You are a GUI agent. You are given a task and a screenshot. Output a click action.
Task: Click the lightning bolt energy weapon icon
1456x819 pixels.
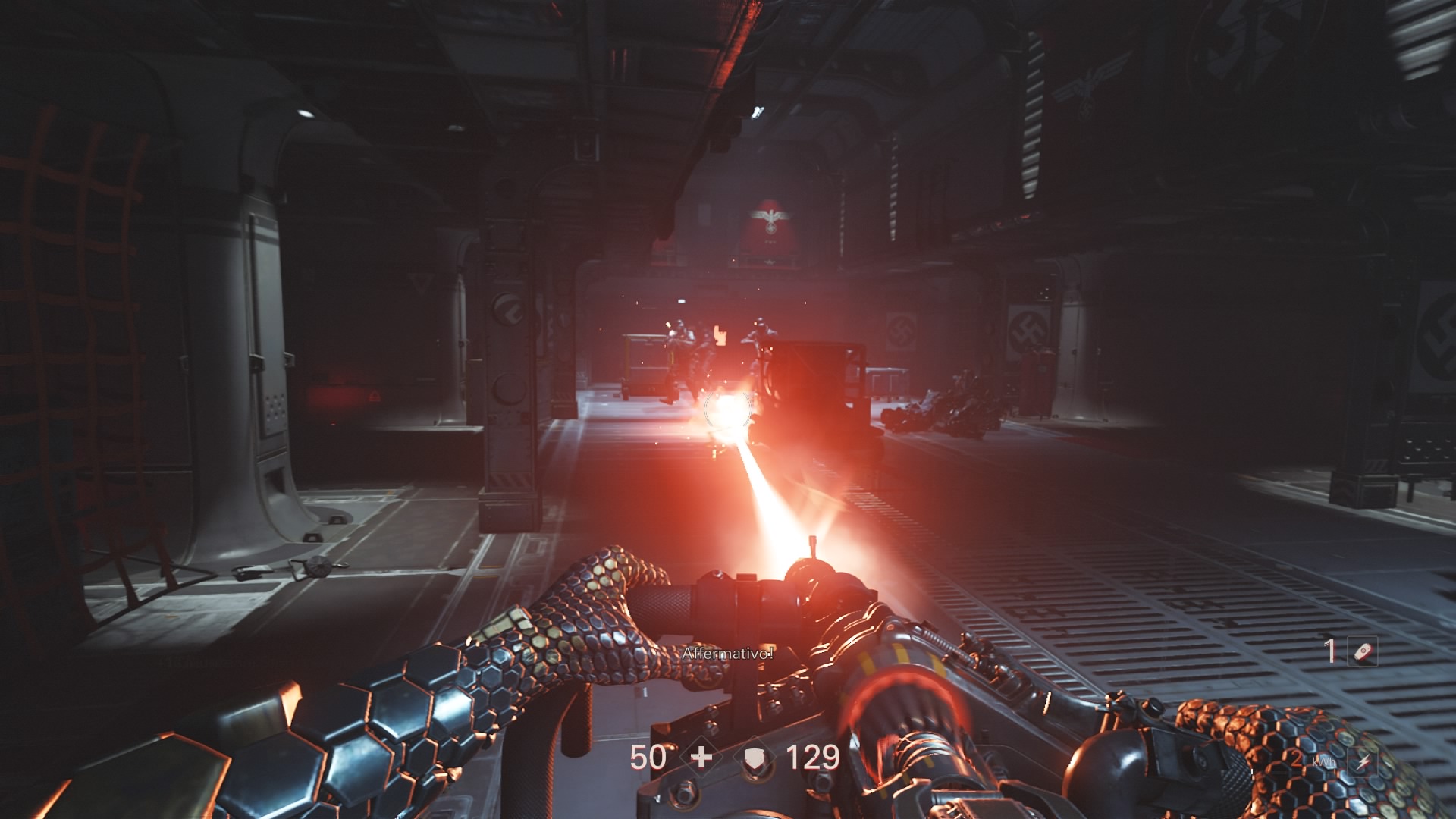1362,762
